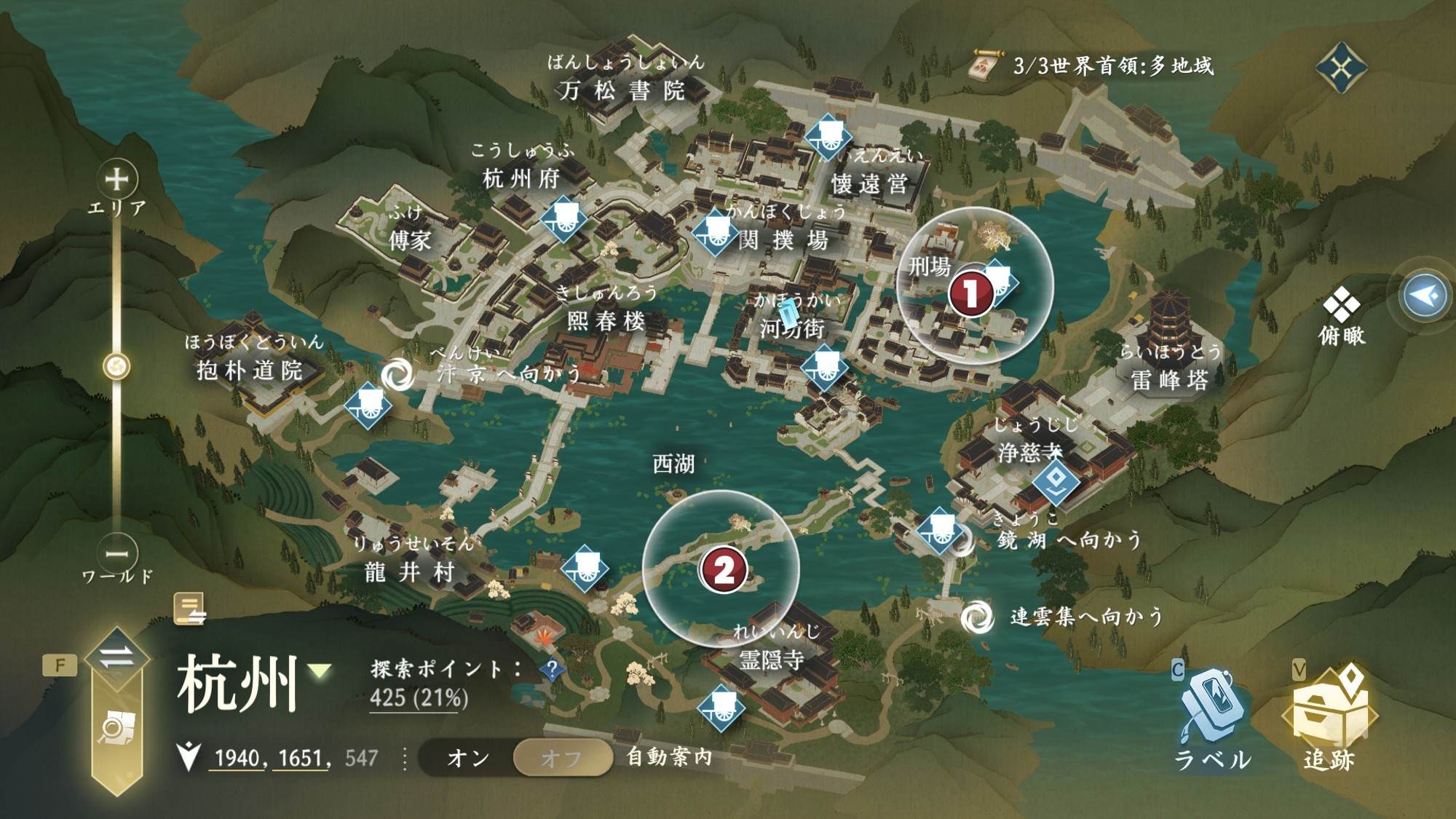Close the map with the X button

[1341, 68]
